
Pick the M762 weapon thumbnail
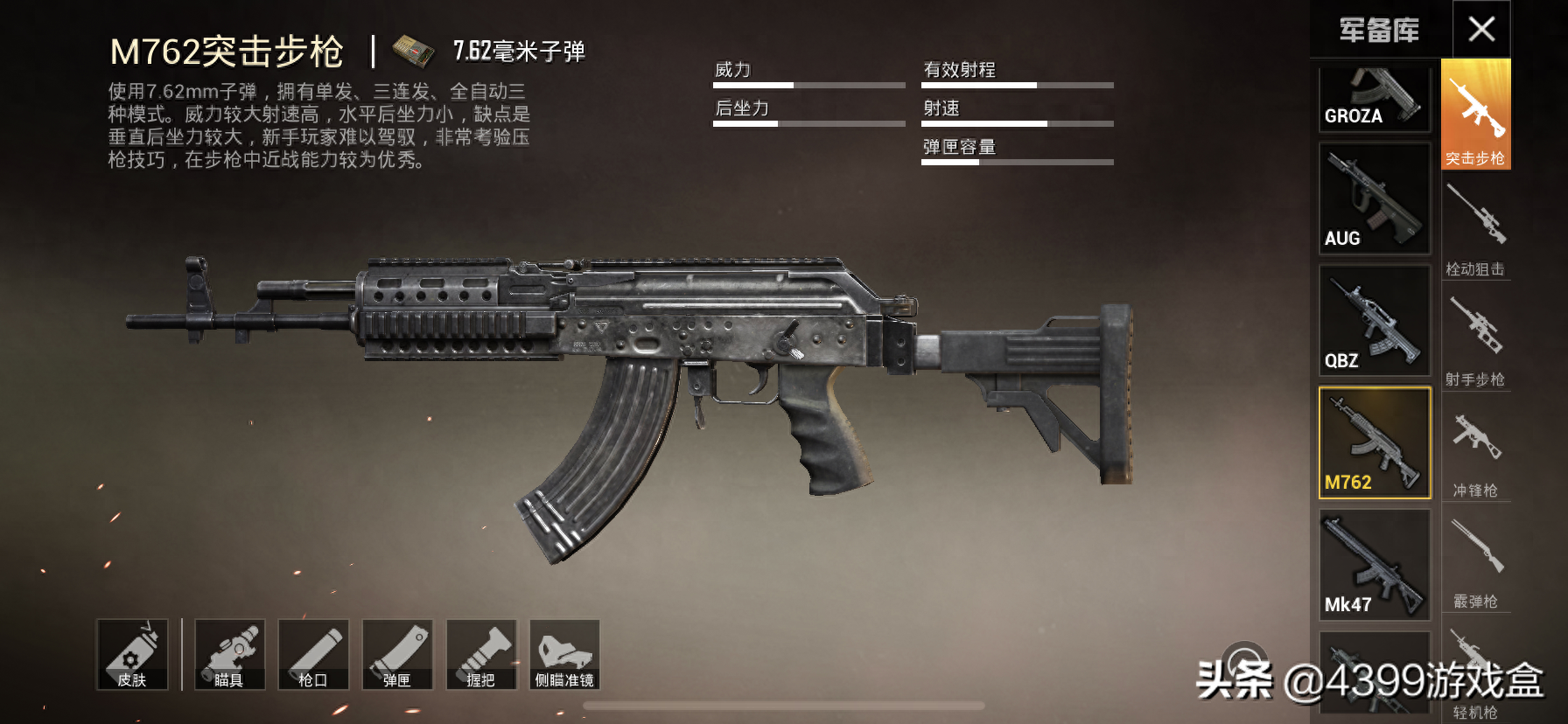(1374, 443)
